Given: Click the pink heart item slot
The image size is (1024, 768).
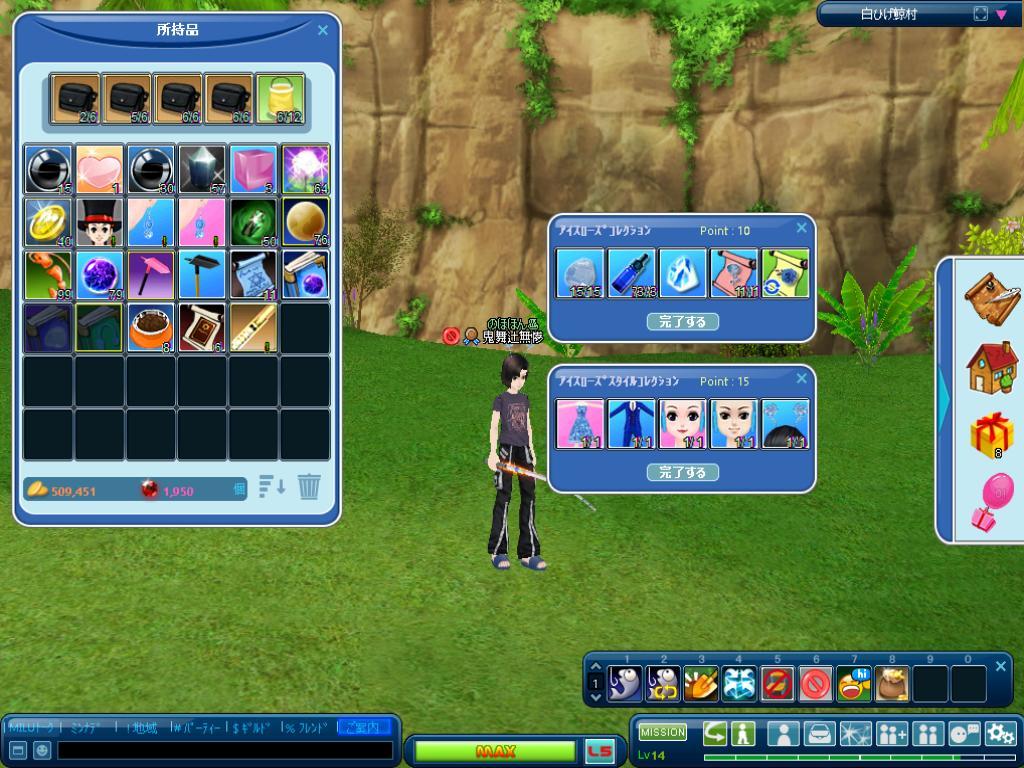Looking at the screenshot, I should coord(100,169).
